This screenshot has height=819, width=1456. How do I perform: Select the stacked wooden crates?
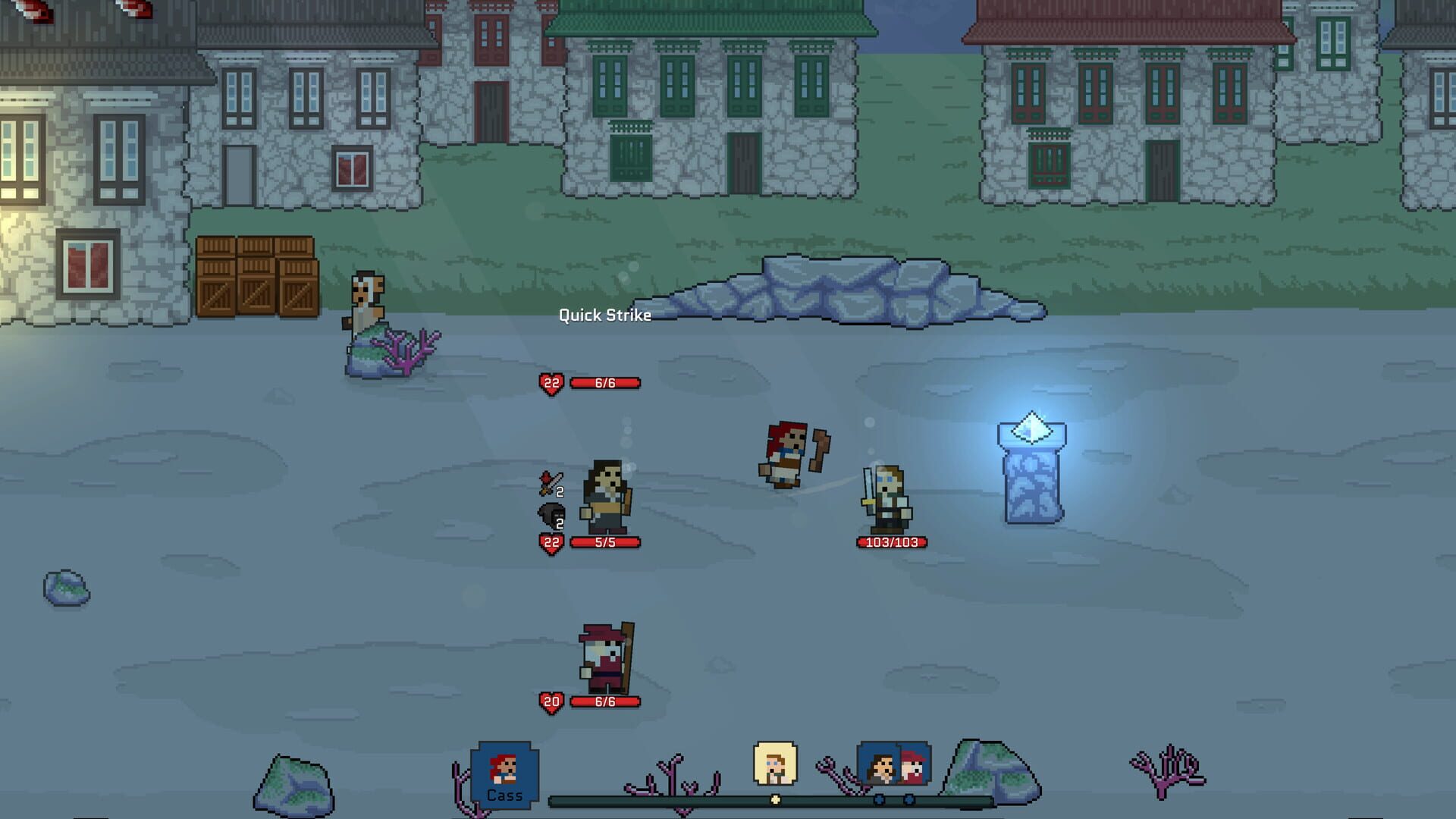(x=258, y=277)
